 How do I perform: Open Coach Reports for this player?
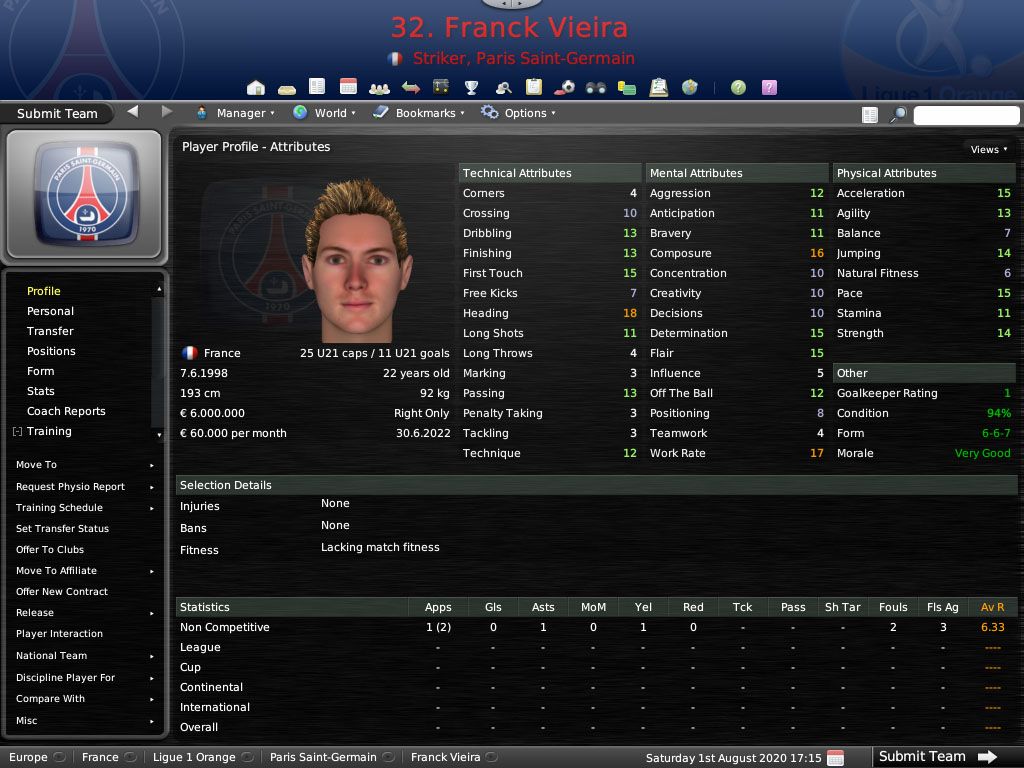pos(66,411)
